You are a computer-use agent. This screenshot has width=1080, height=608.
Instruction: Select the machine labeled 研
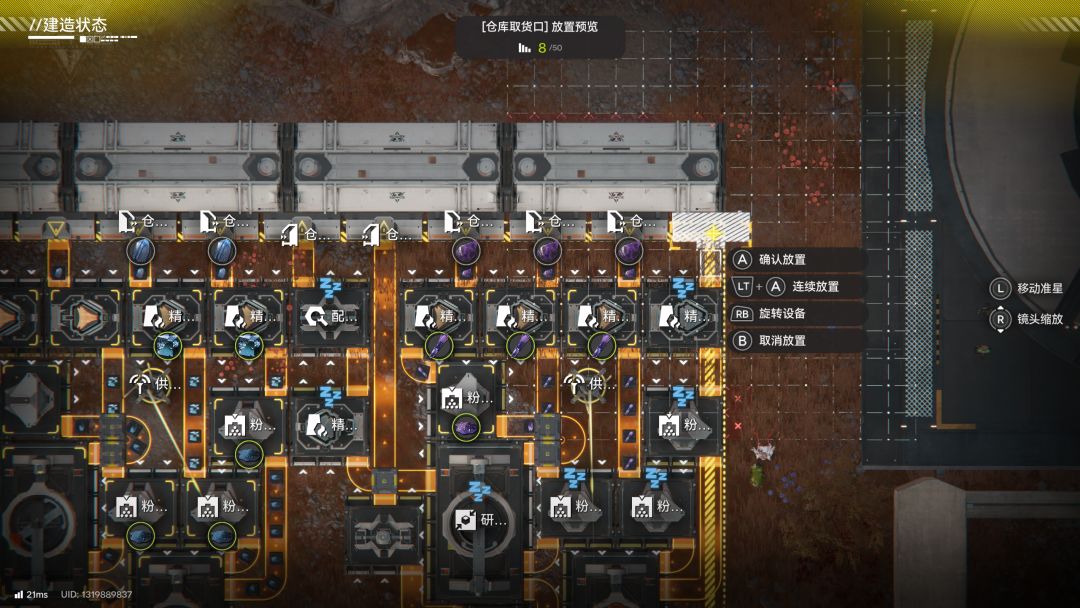pos(478,520)
